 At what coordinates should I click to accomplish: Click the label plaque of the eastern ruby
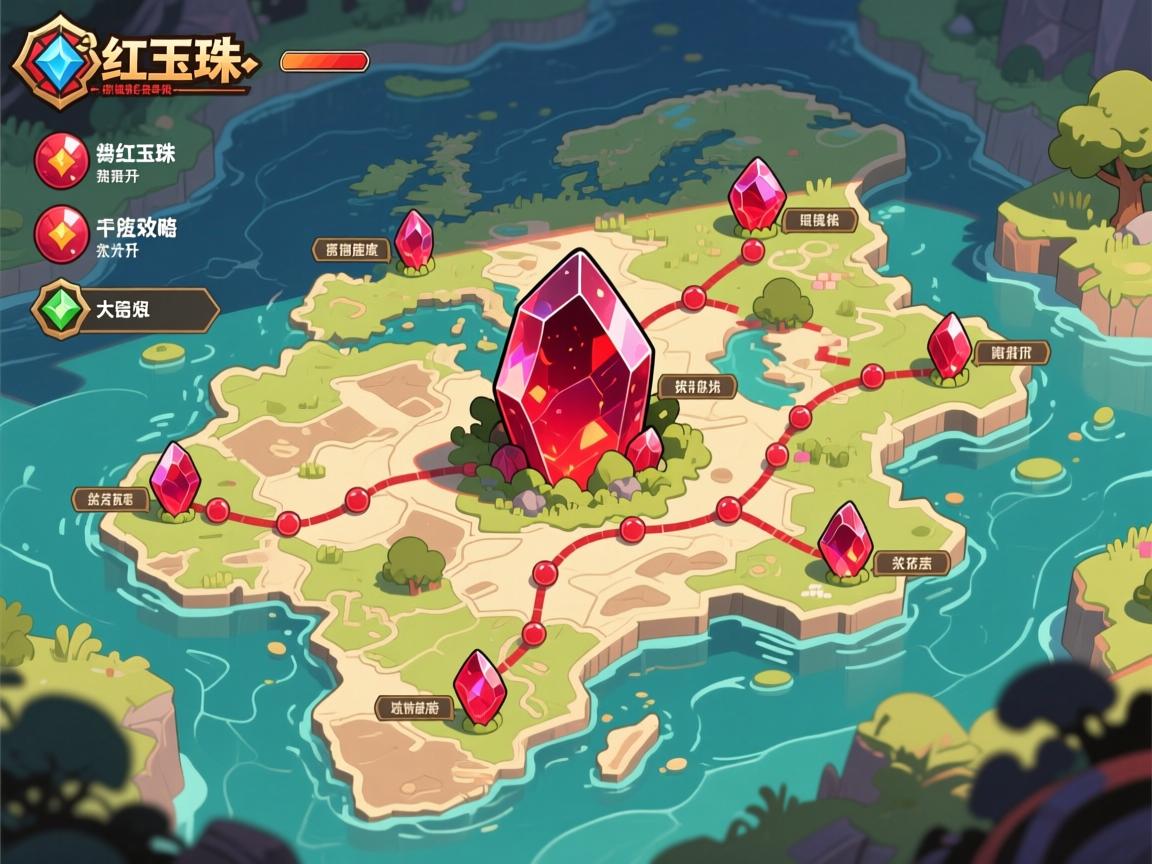pos(1011,352)
